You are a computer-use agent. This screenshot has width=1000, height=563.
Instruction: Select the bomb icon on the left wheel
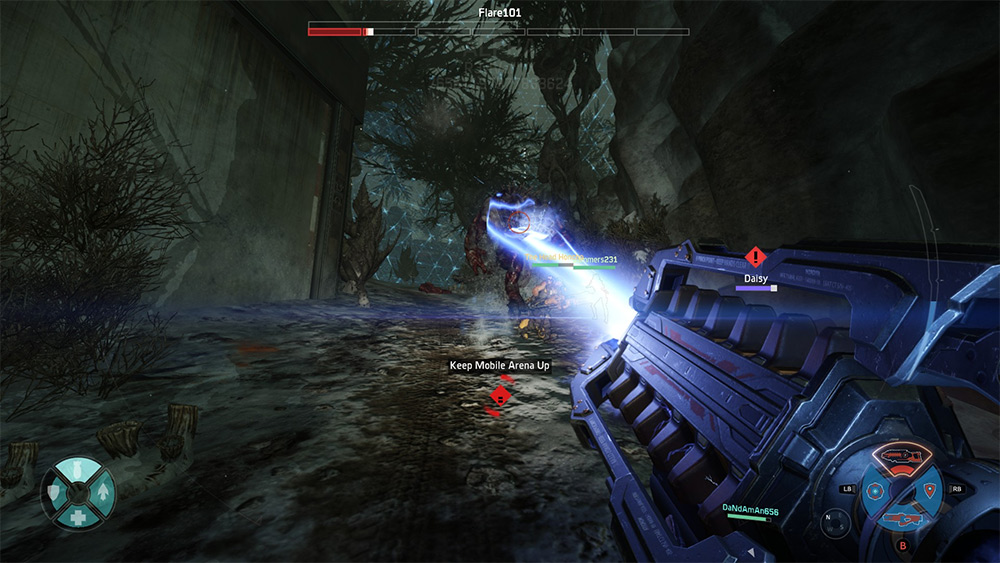click(78, 472)
